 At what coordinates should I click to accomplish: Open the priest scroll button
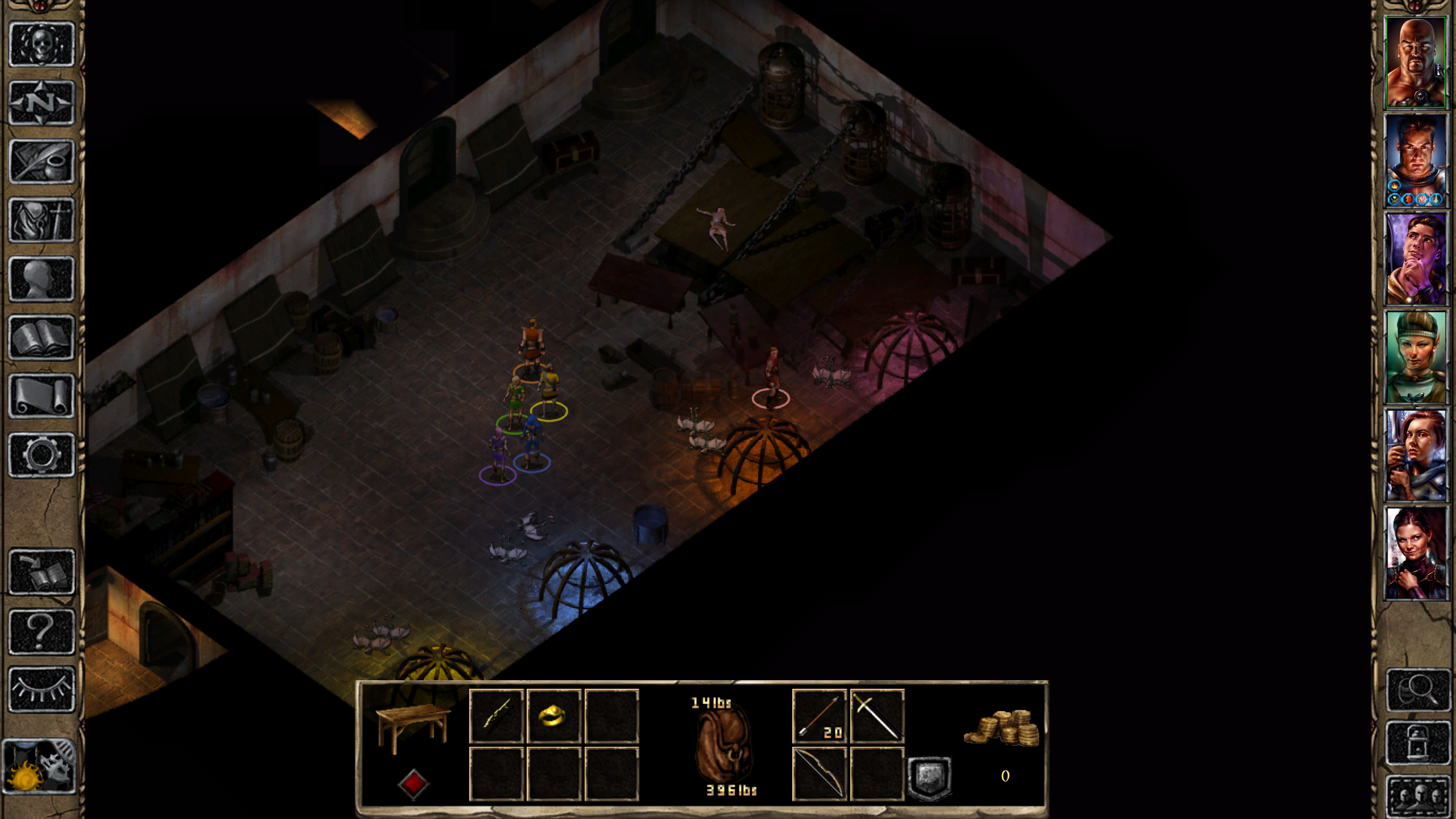point(42,396)
